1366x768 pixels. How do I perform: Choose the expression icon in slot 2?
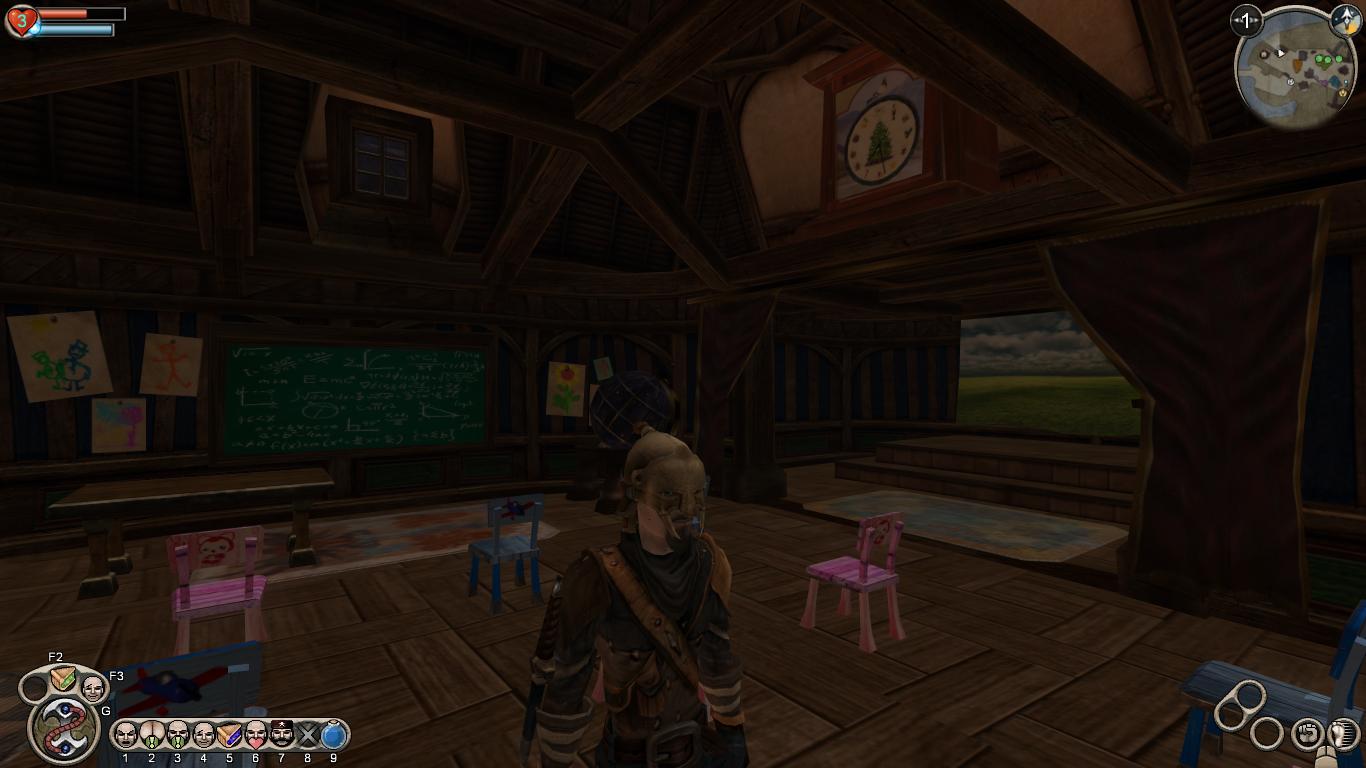(151, 735)
